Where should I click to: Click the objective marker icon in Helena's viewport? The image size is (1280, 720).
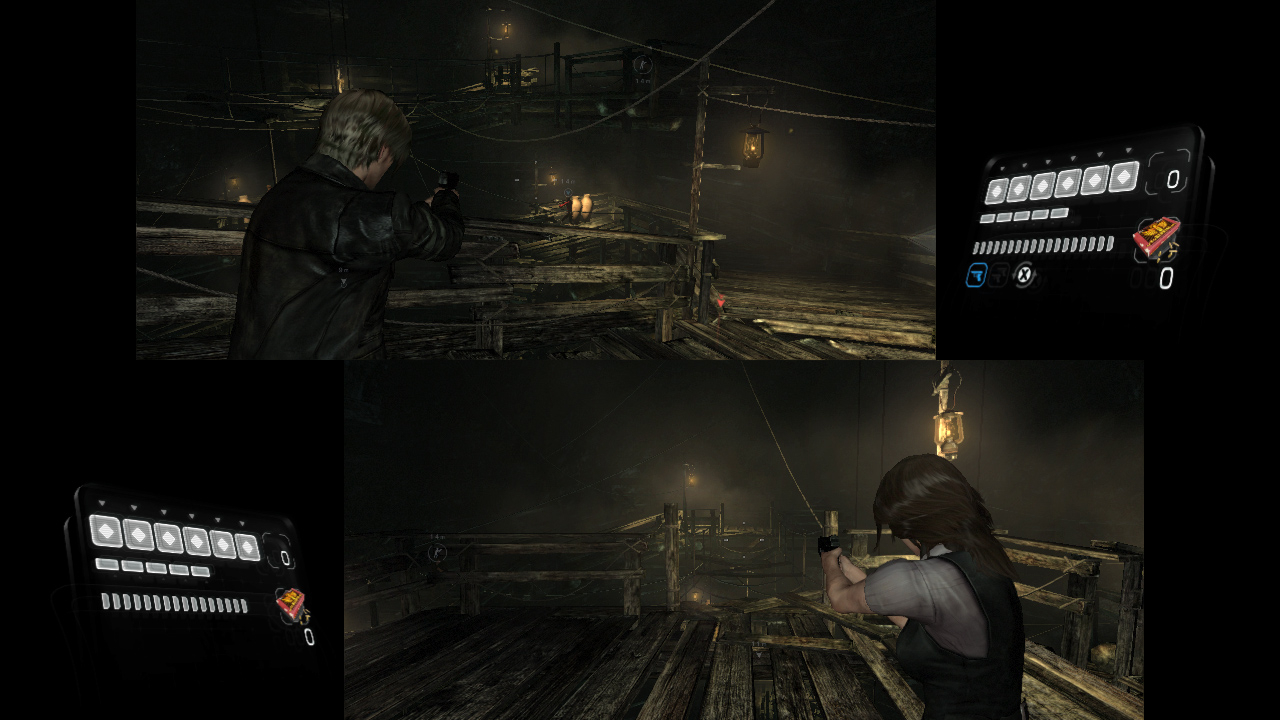(x=438, y=553)
